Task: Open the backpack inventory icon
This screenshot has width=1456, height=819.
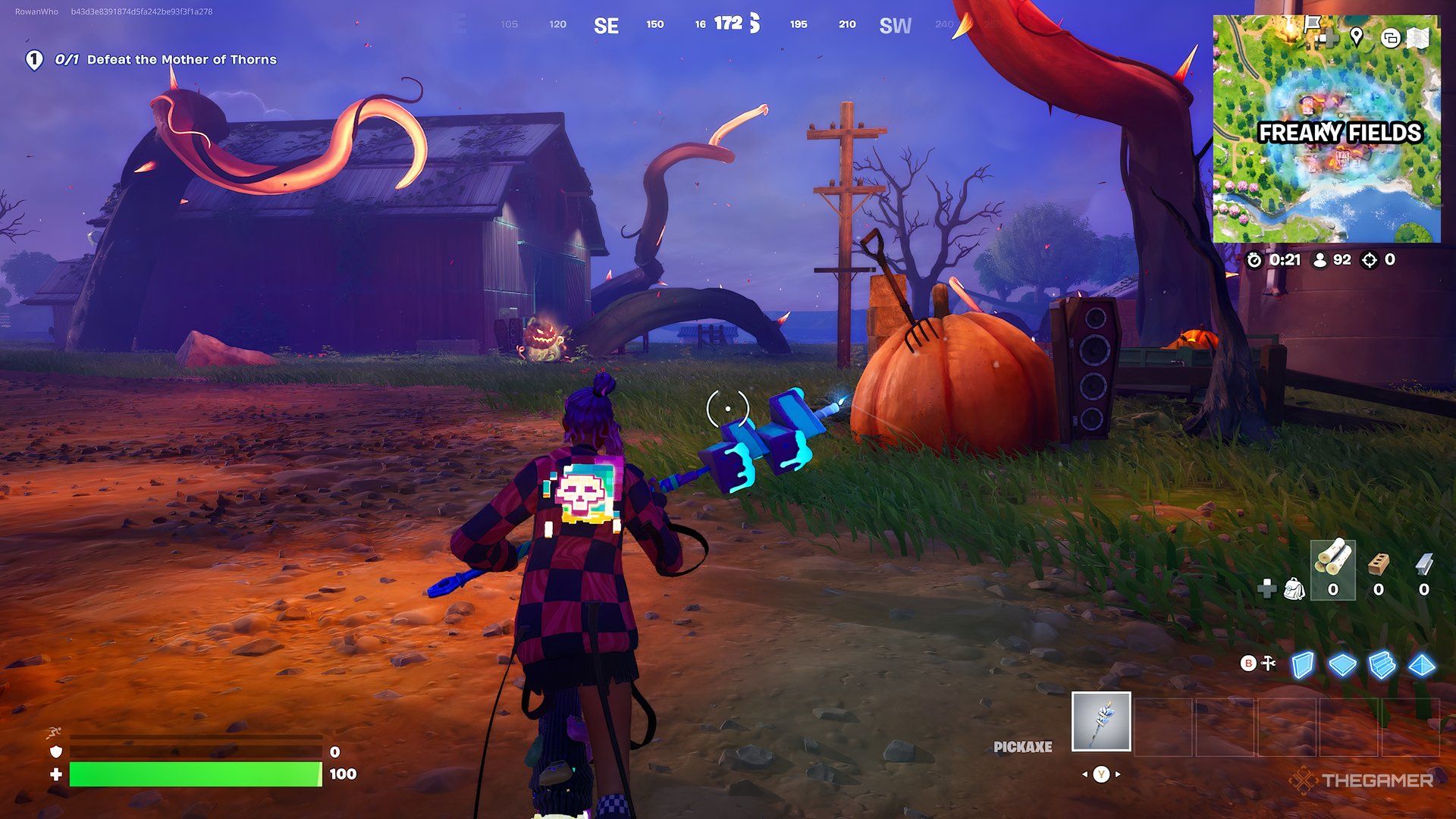Action: (x=1295, y=589)
